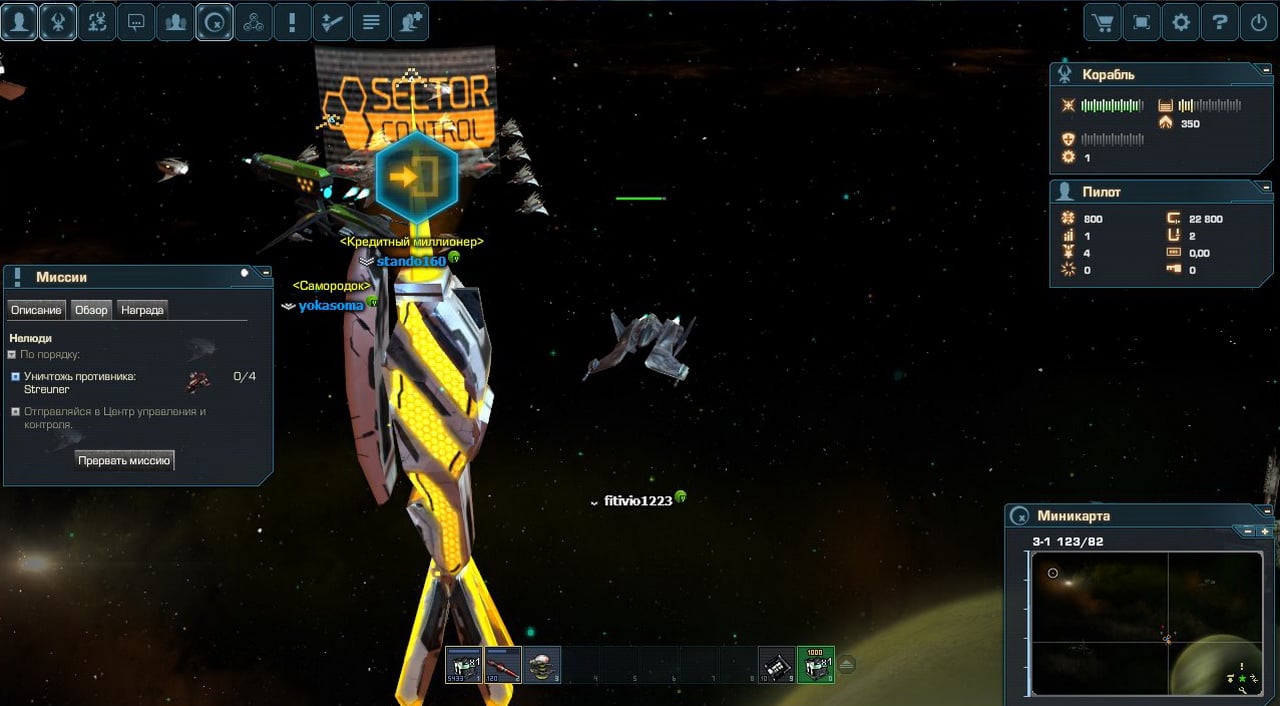This screenshot has width=1280, height=706.
Task: Open the shop cart
Action: click(1103, 21)
